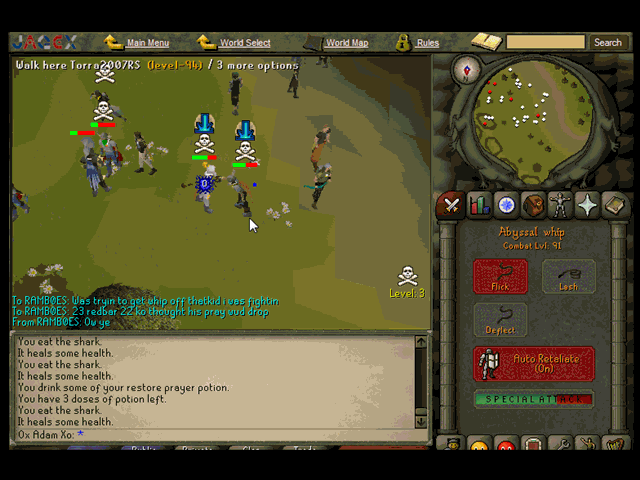This screenshot has width=640, height=480.
Task: Click the compass icon by the minimap
Action: (x=465, y=70)
